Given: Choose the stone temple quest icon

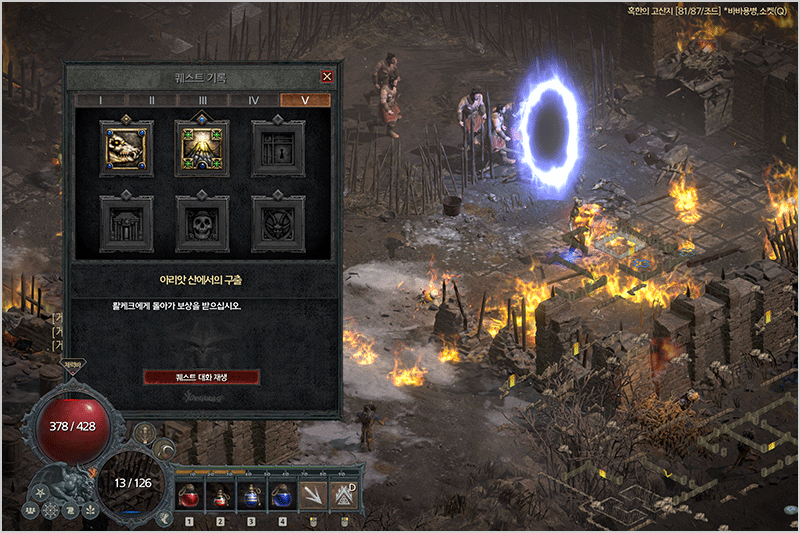Looking at the screenshot, I should pyautogui.click(x=126, y=223).
